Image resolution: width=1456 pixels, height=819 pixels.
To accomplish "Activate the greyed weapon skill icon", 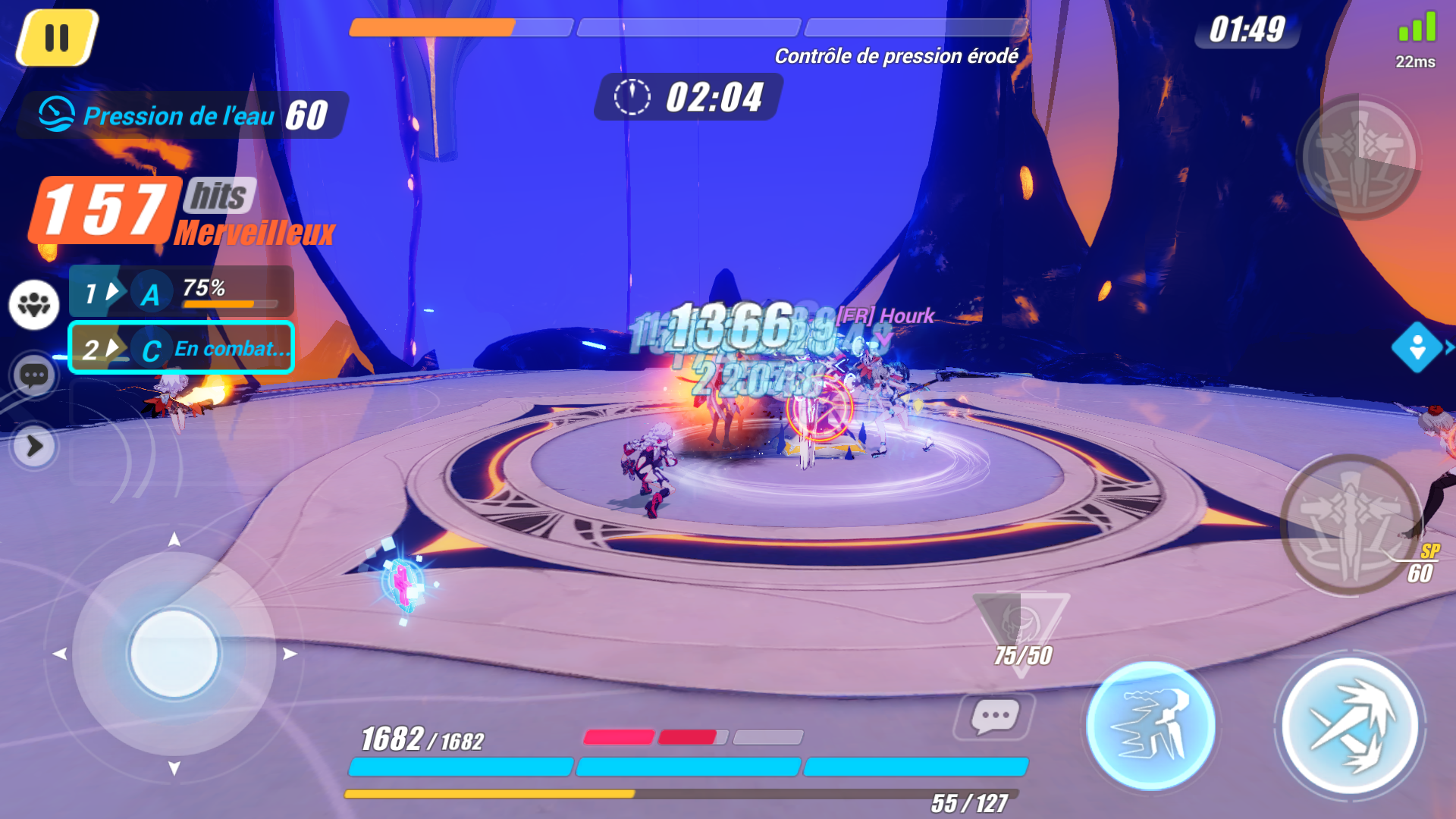I will click(1359, 157).
